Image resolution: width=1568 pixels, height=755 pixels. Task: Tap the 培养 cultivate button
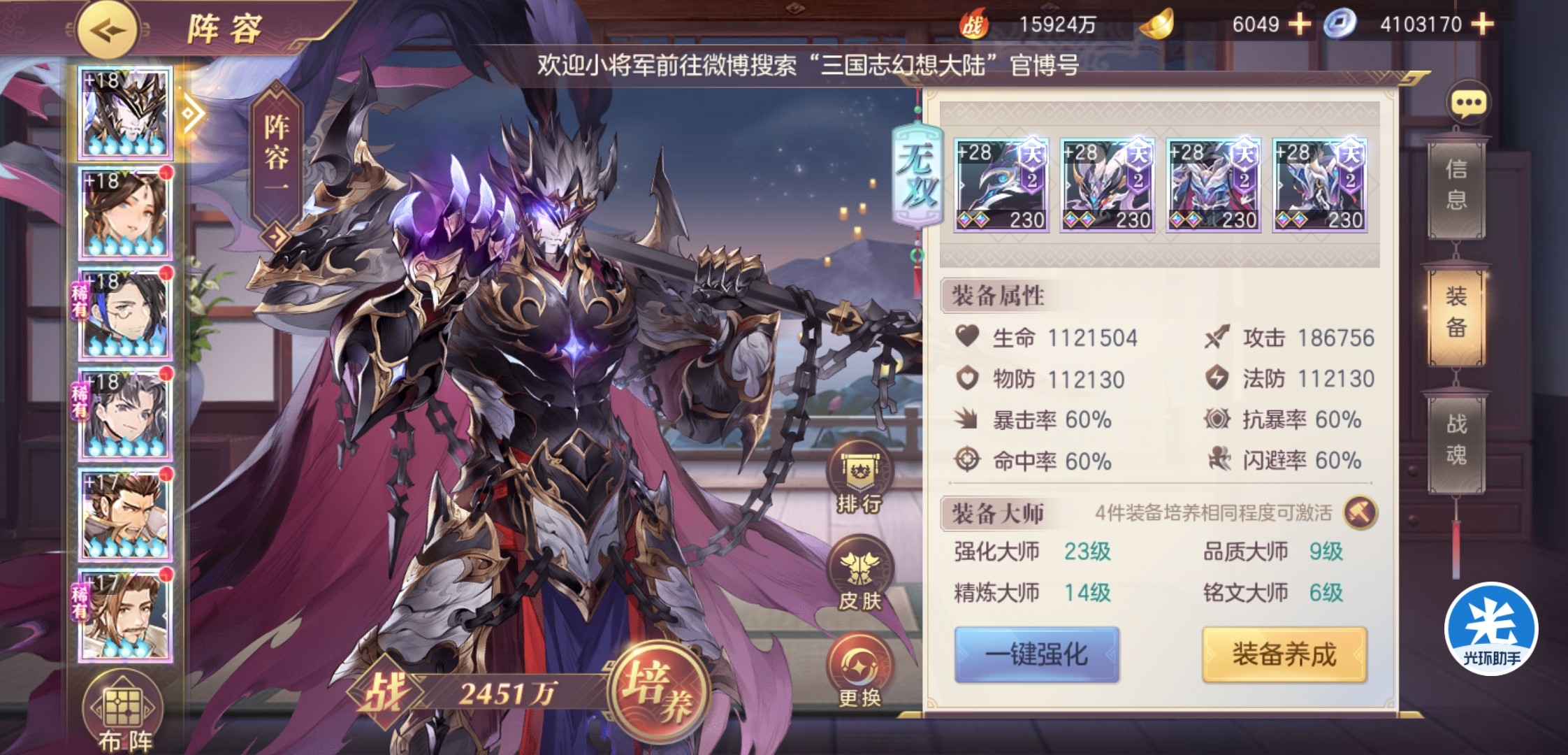[657, 689]
